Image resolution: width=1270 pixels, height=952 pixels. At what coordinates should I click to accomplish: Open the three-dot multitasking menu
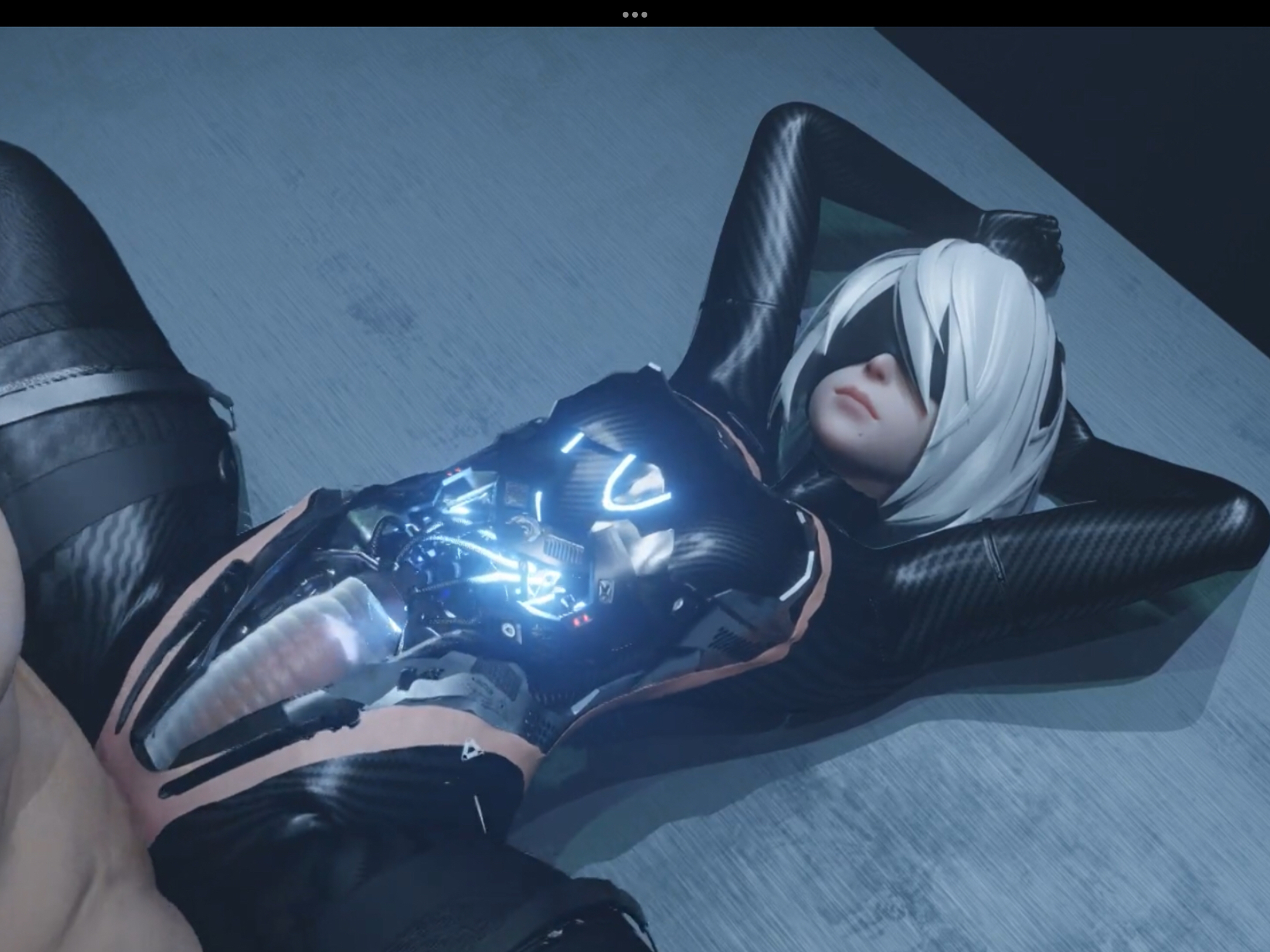pyautogui.click(x=634, y=14)
